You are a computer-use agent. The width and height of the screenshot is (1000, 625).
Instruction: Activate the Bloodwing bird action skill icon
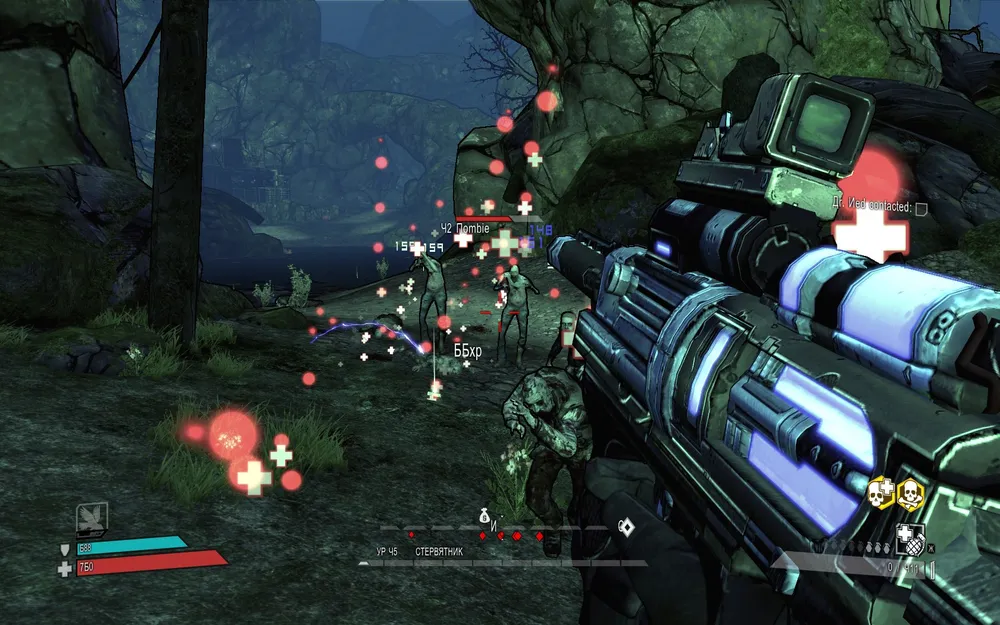pos(92,518)
